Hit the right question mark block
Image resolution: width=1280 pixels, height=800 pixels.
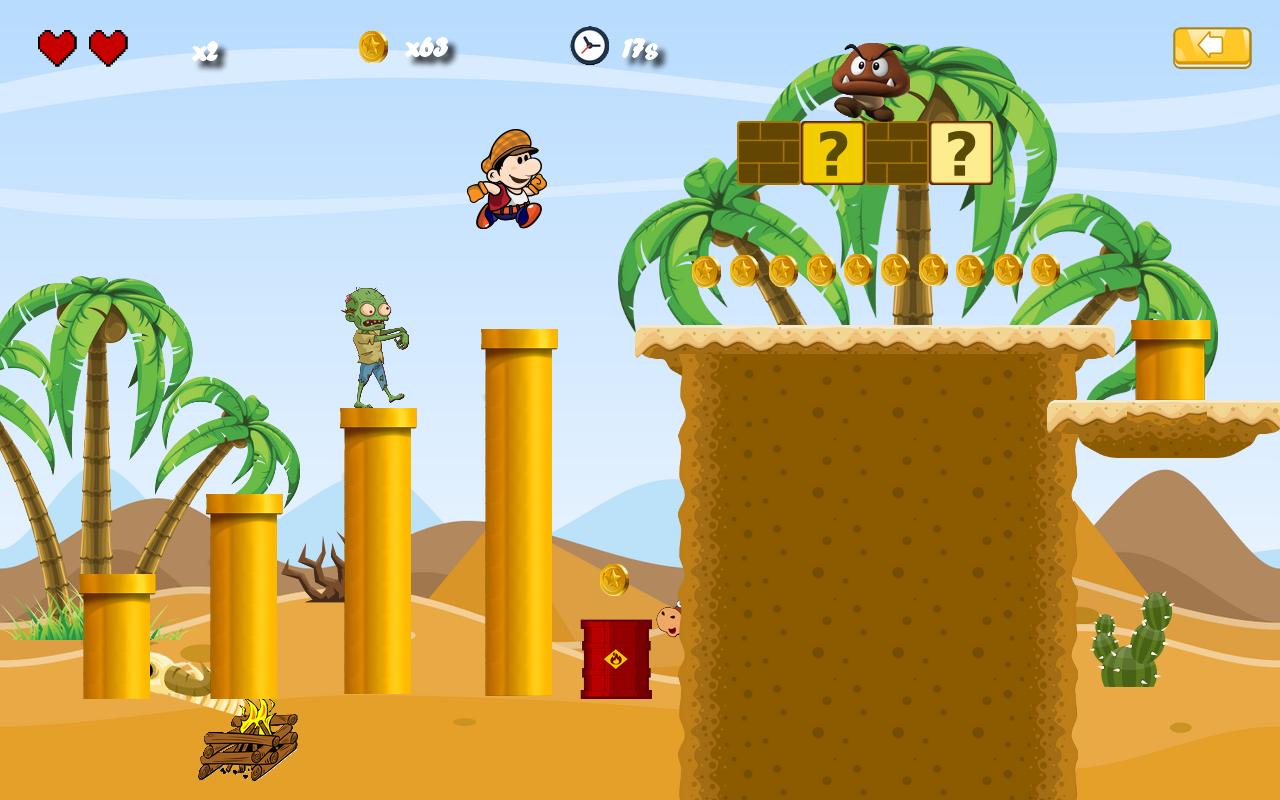coord(962,152)
